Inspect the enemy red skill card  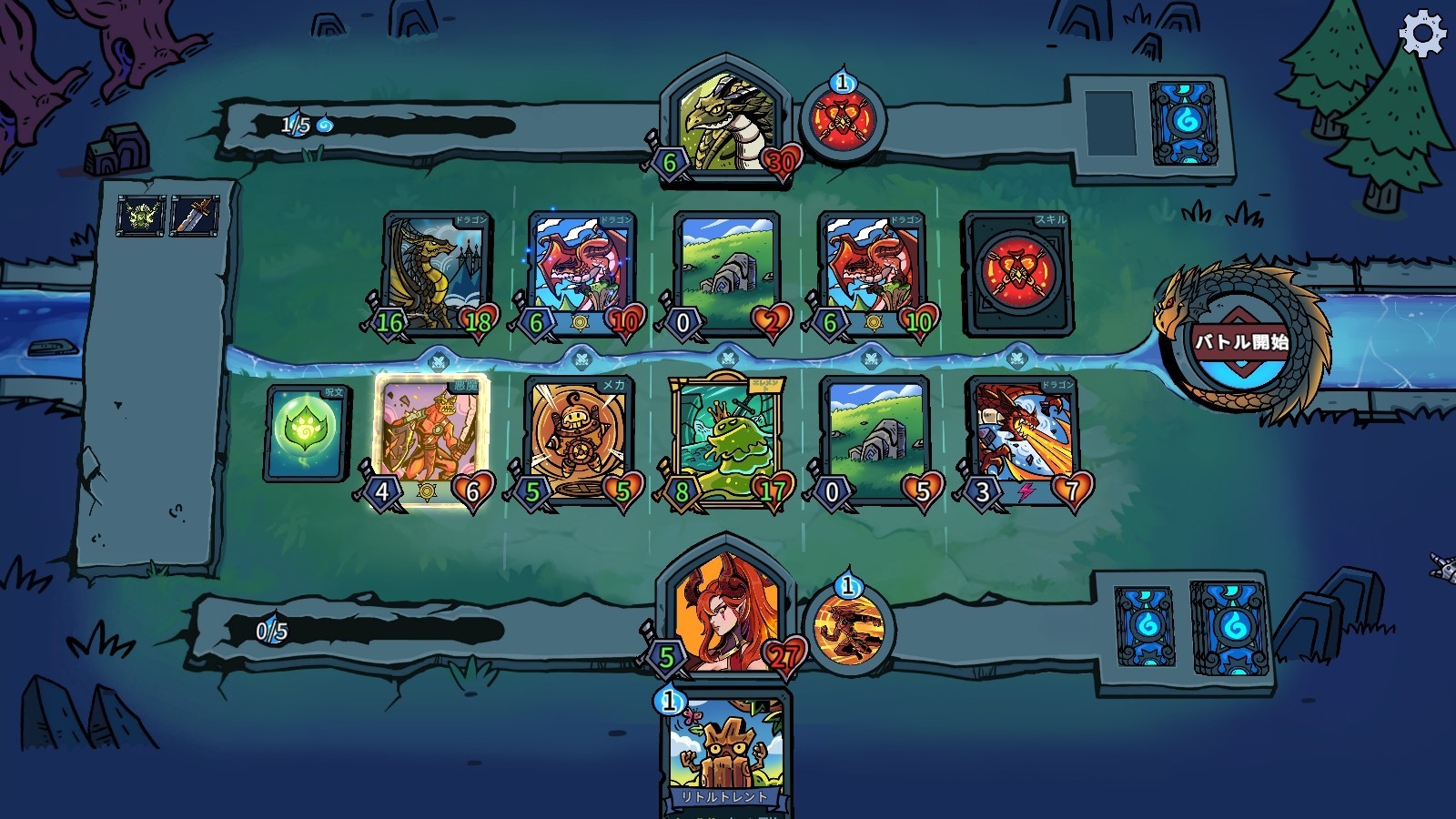click(x=1016, y=272)
